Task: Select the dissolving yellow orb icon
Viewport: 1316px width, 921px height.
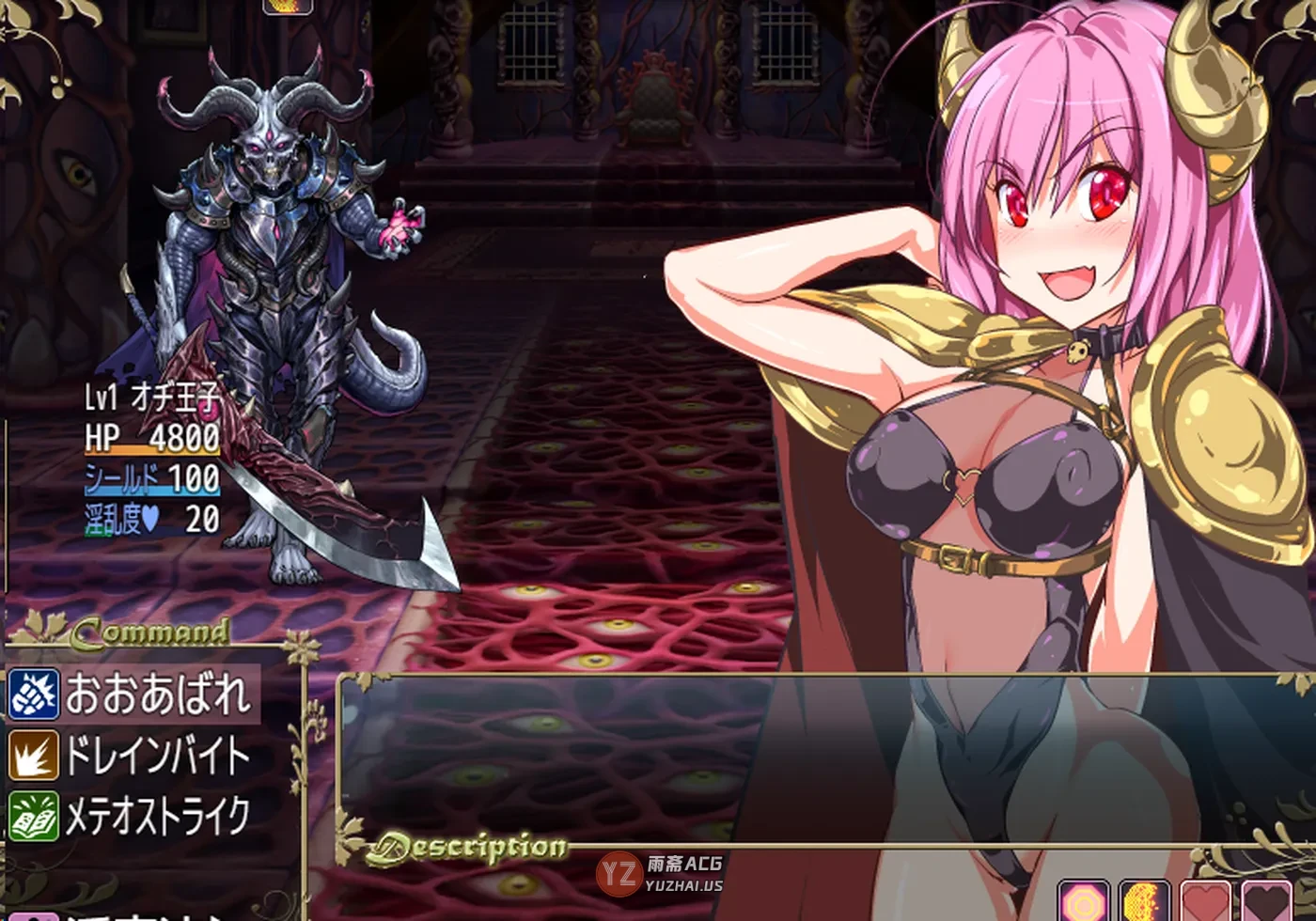Action: (x=1145, y=902)
